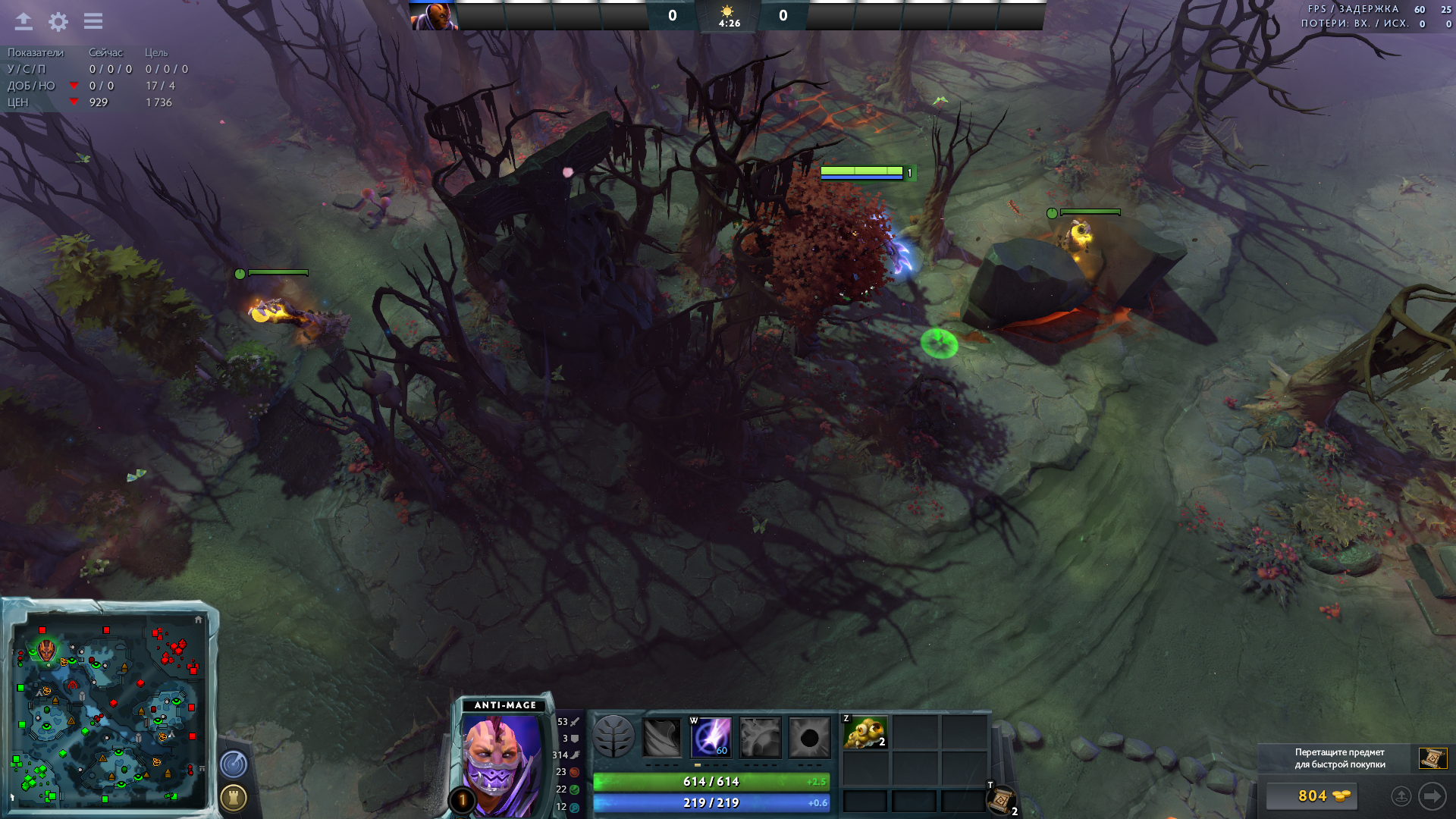The height and width of the screenshot is (819, 1456).
Task: Click the courier deliver arrow button
Action: point(1432,796)
